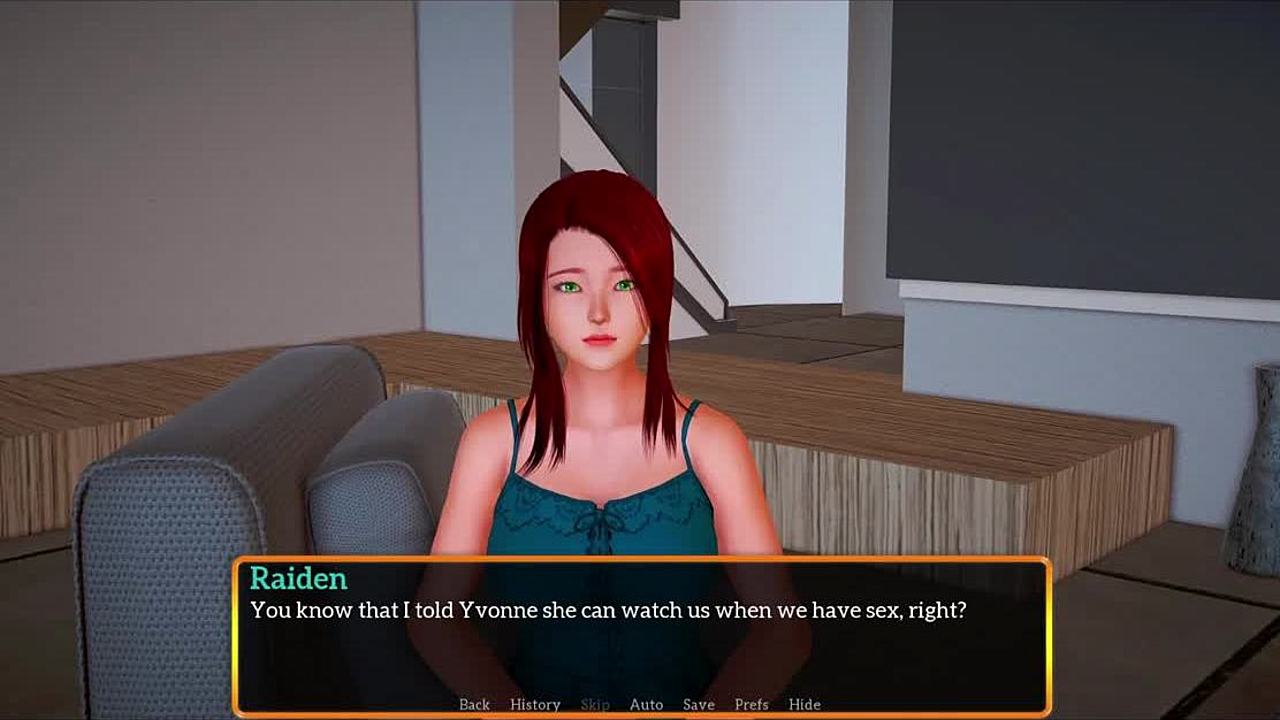Go back to the previous dialogue line
The image size is (1280, 720).
pos(474,704)
